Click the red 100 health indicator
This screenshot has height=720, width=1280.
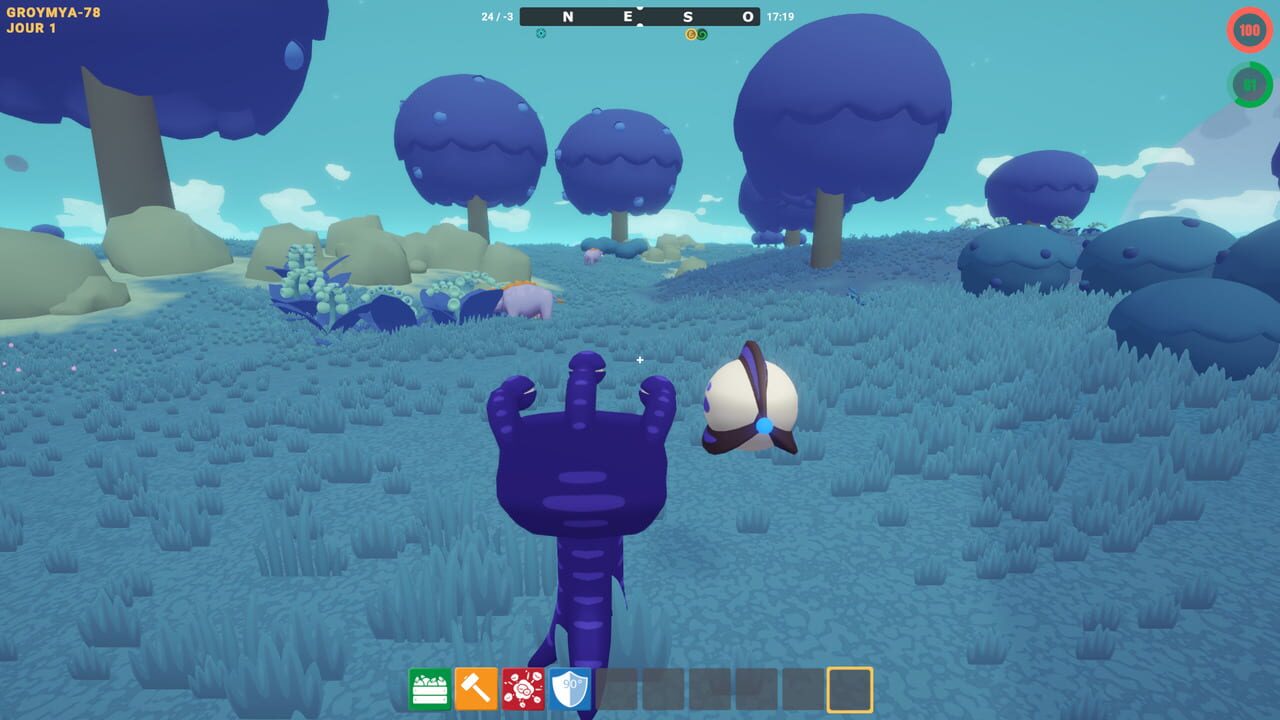coord(1248,31)
